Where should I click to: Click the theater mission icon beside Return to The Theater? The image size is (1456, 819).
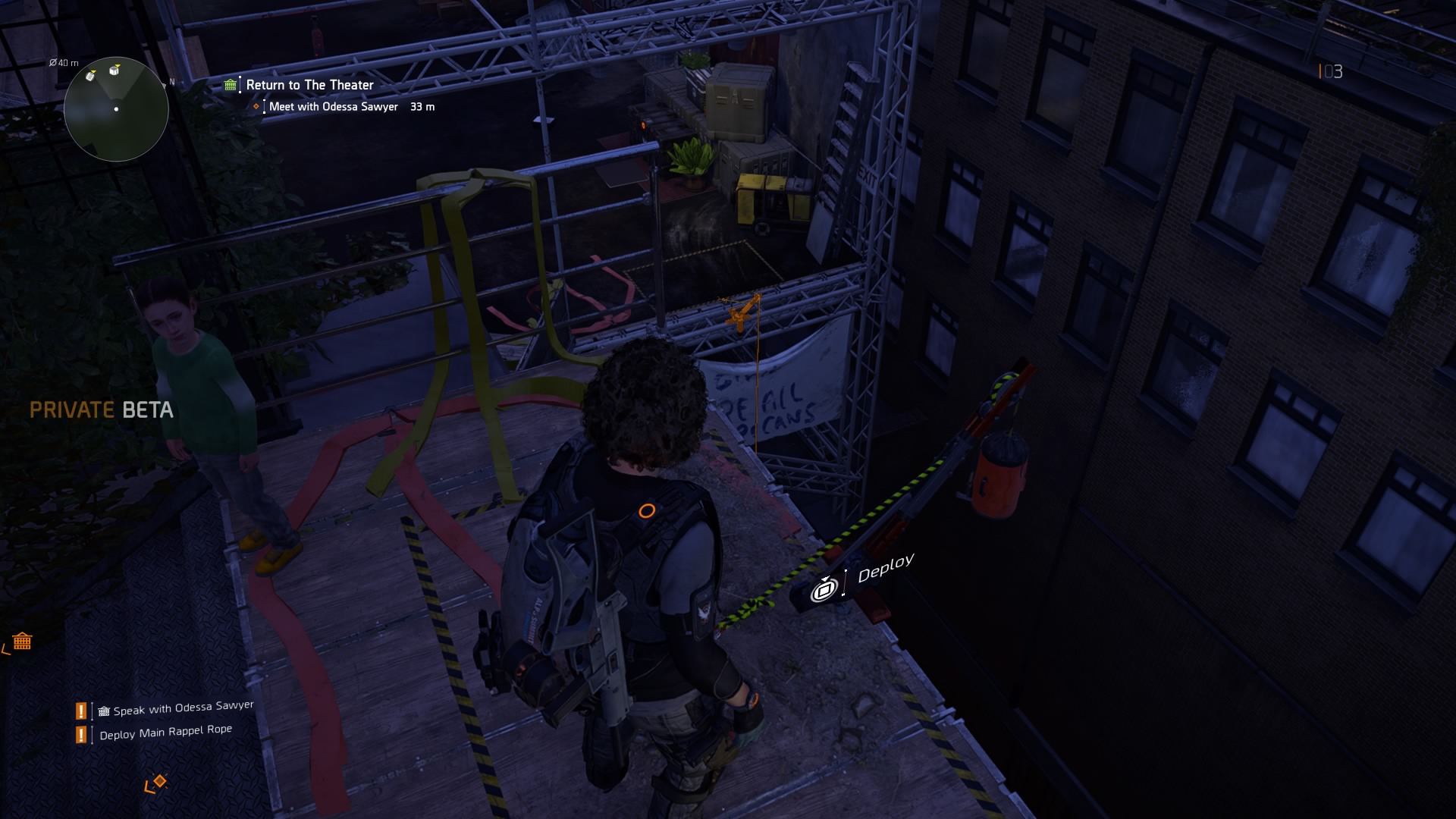coord(230,85)
